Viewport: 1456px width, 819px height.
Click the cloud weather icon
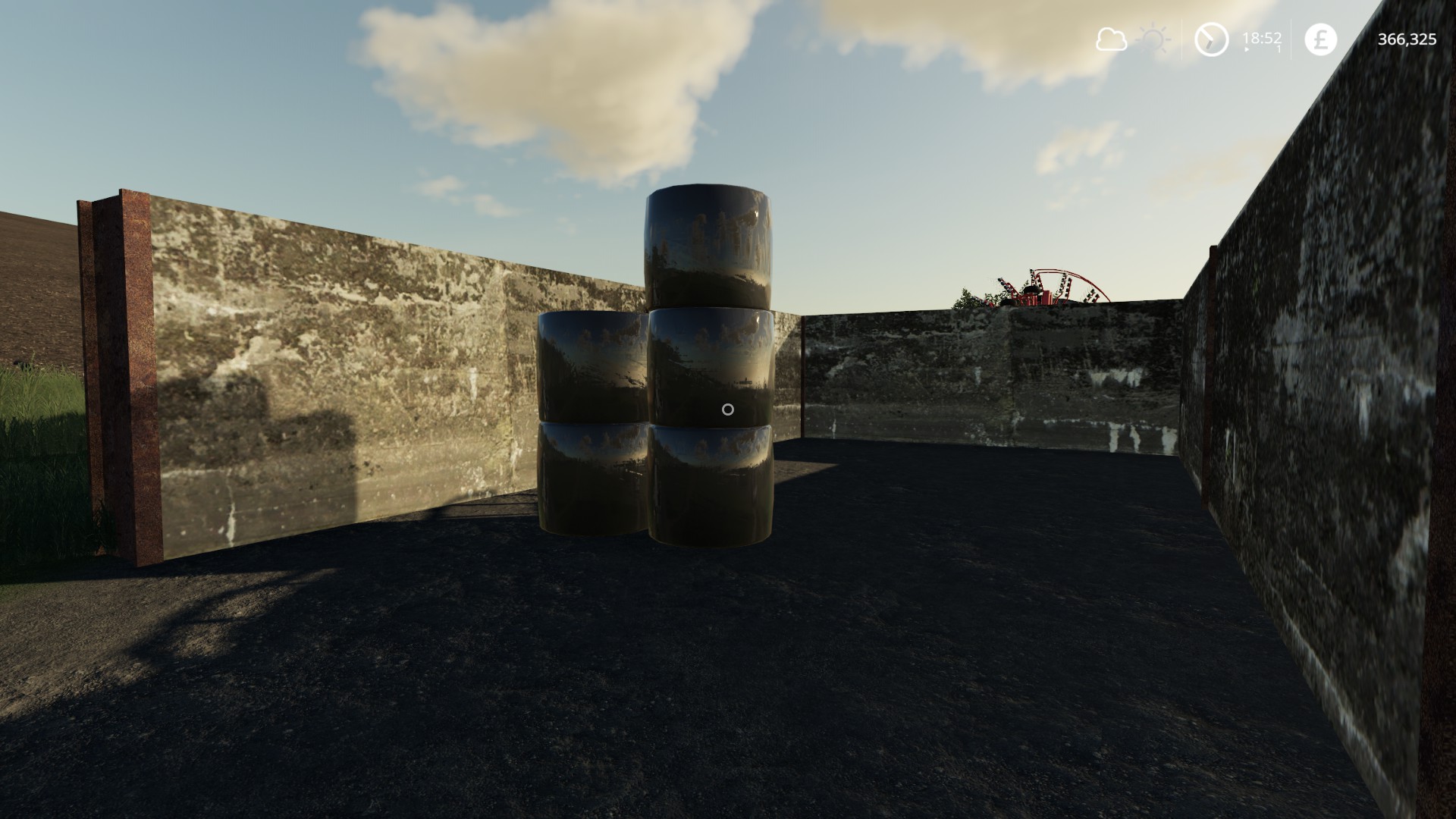pos(1111,39)
